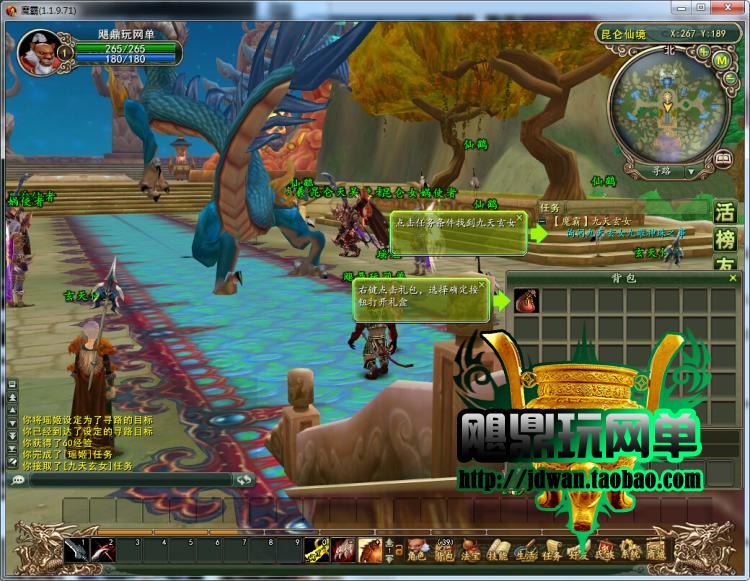Screen dimensions: 750x581
Task: Open the 活 activity side button
Action: pyautogui.click(x=726, y=213)
